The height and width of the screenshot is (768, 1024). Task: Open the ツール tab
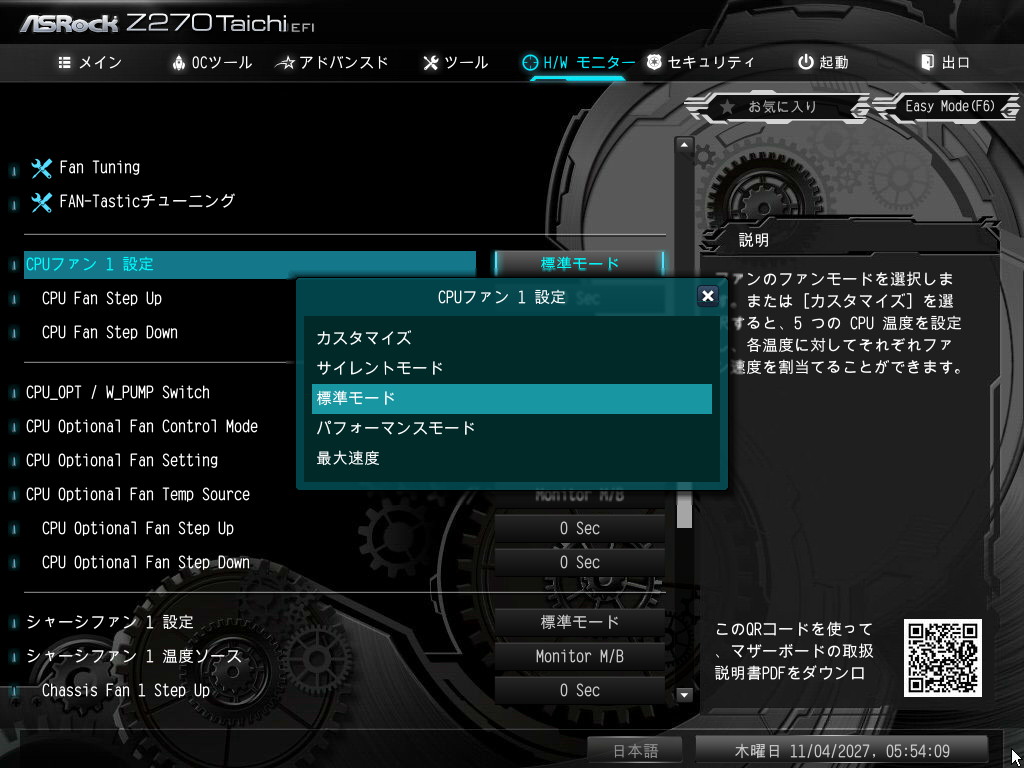click(456, 62)
